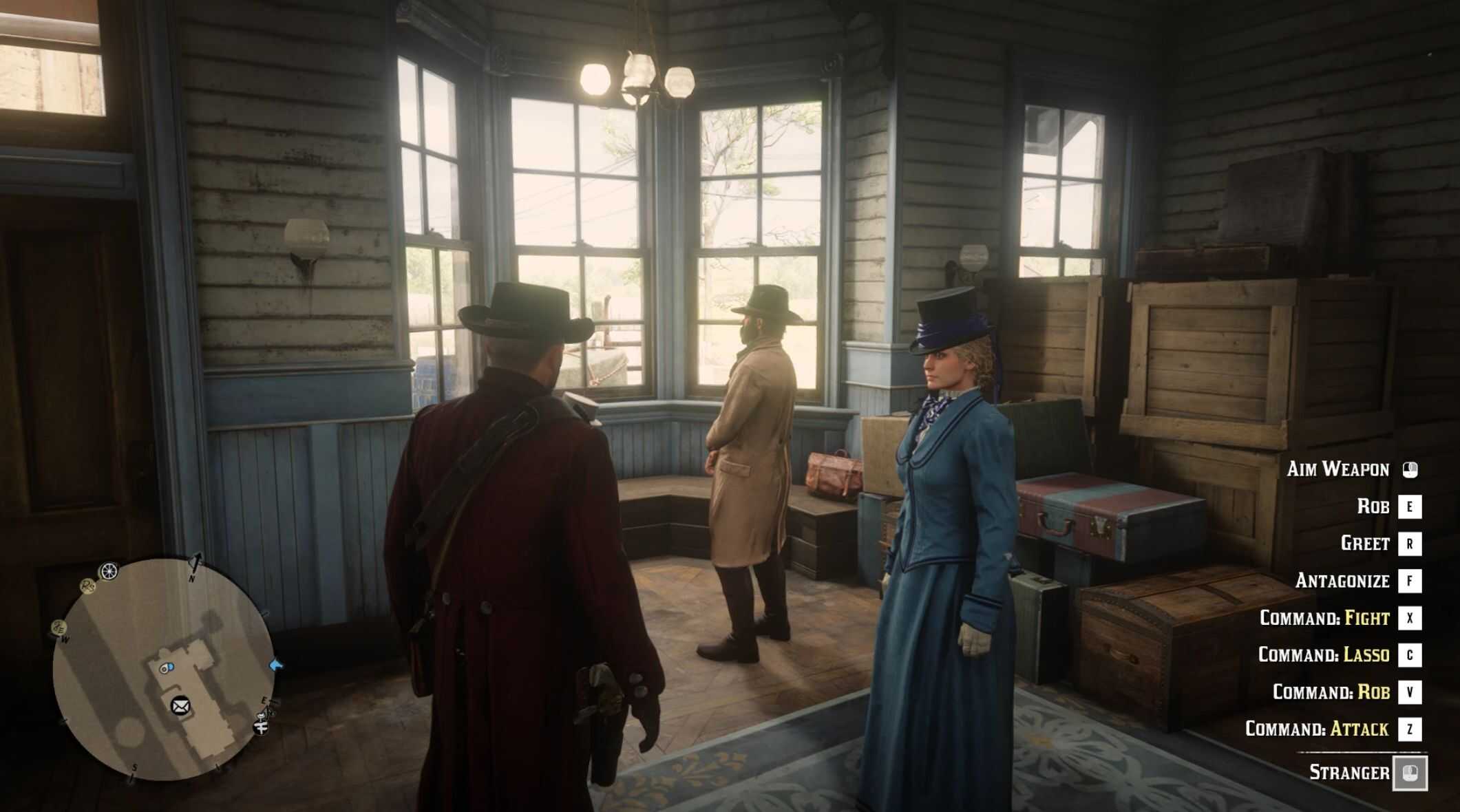1460x812 pixels.
Task: Choose the yellow RS marker on minimap
Action: click(87, 586)
